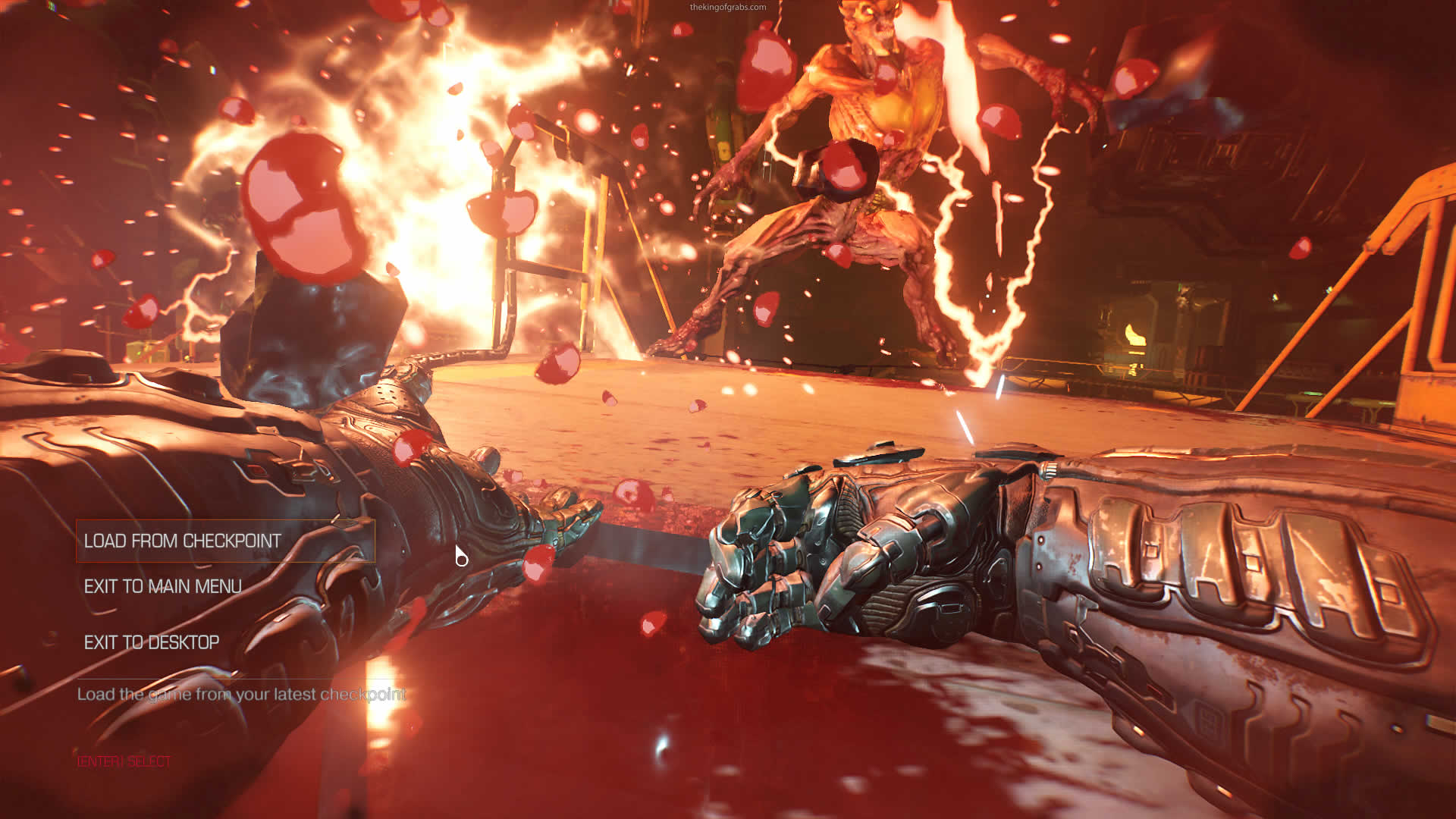The width and height of the screenshot is (1456, 819).
Task: Choose Exit to Main Menu
Action: 163,586
